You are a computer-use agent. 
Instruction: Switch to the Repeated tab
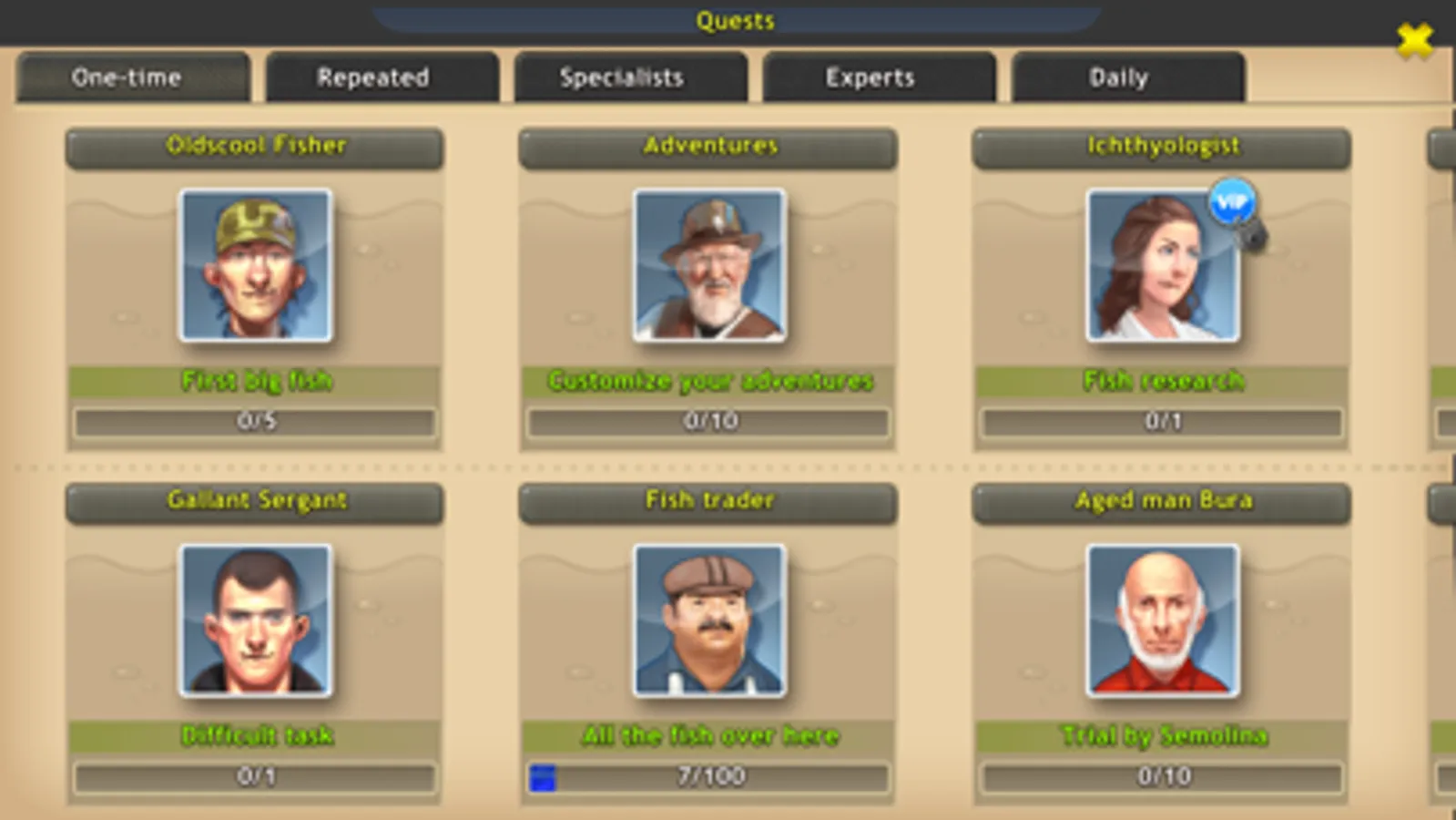click(x=373, y=77)
